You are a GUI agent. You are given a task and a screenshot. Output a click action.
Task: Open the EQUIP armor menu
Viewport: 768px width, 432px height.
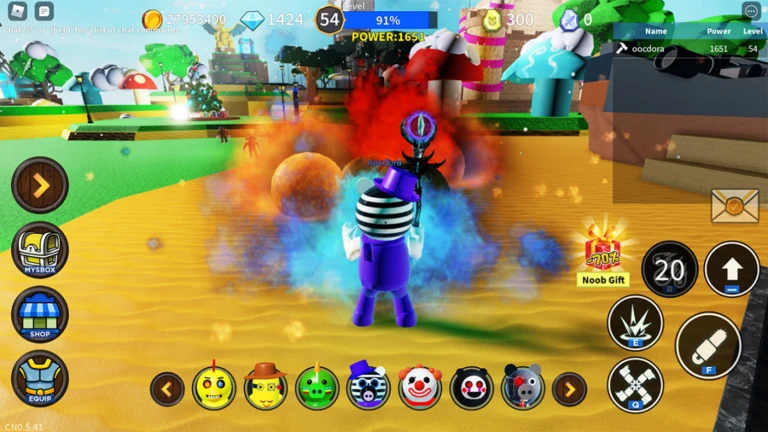click(x=40, y=378)
